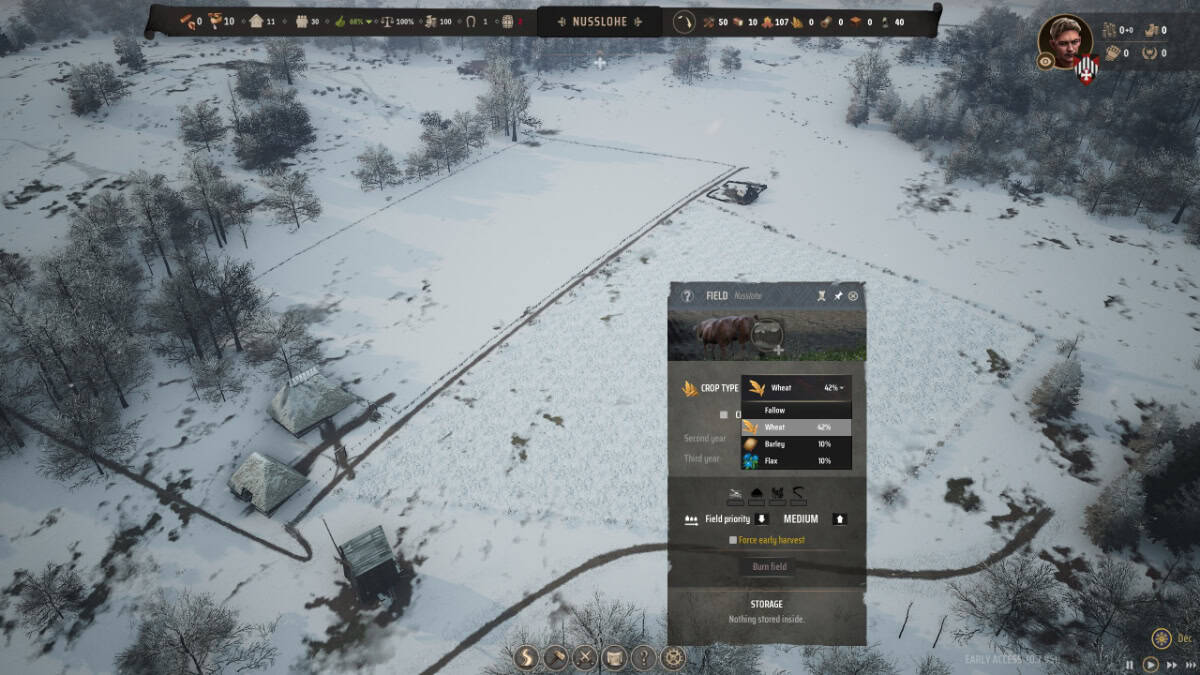The width and height of the screenshot is (1200, 675).
Task: Open the construction hammer menu
Action: (556, 657)
